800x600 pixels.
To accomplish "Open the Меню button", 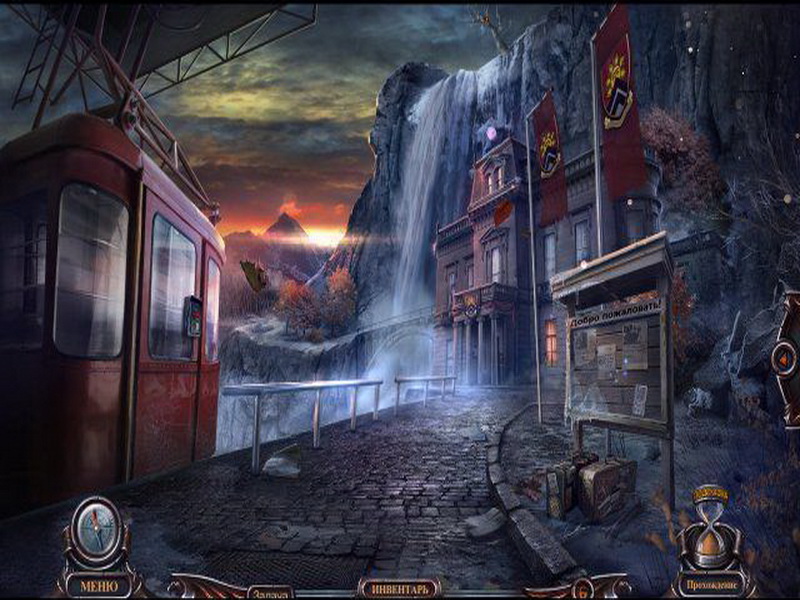I will [98, 585].
